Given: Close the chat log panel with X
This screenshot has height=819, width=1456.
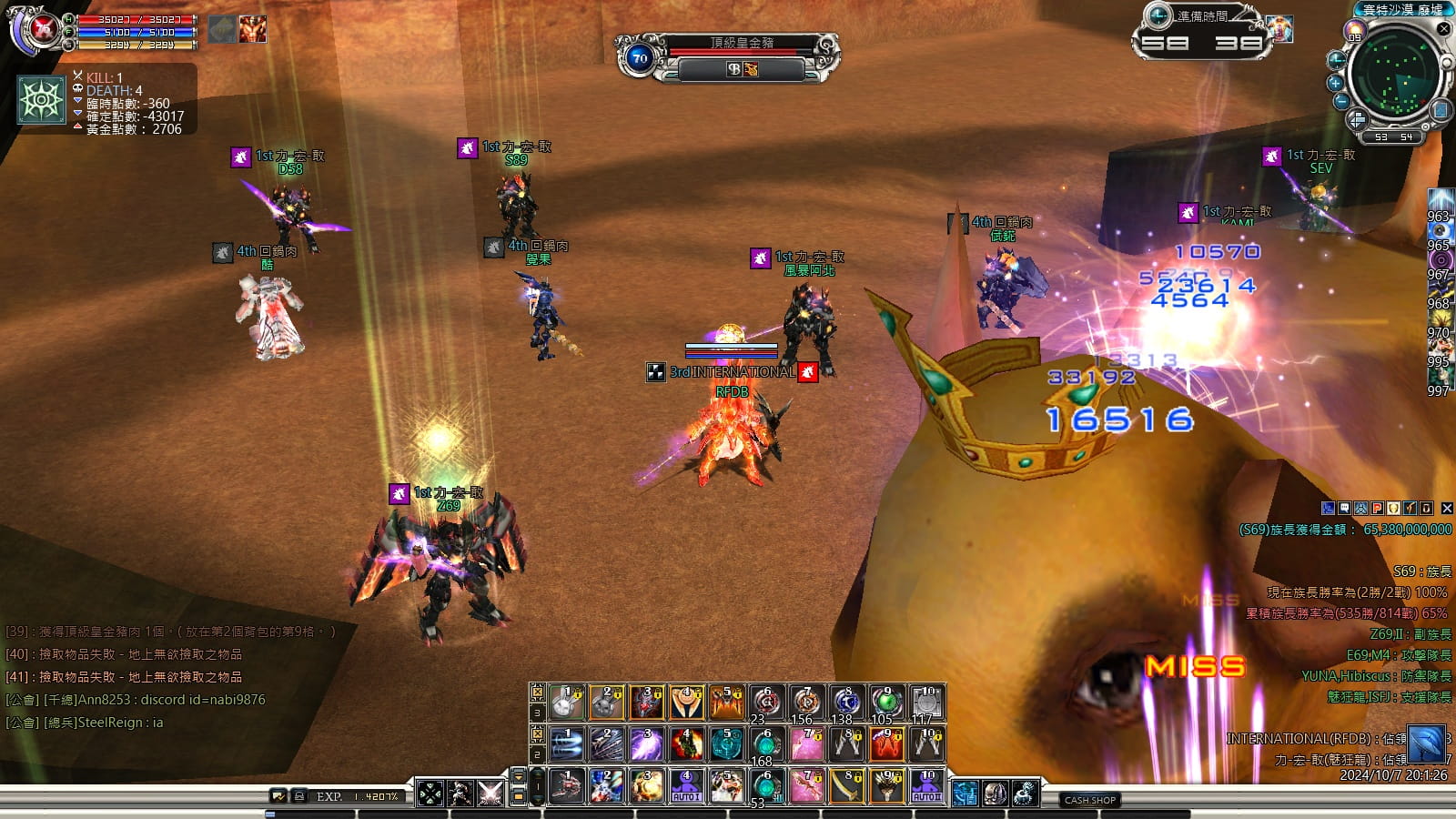Looking at the screenshot, I should pyautogui.click(x=1447, y=509).
